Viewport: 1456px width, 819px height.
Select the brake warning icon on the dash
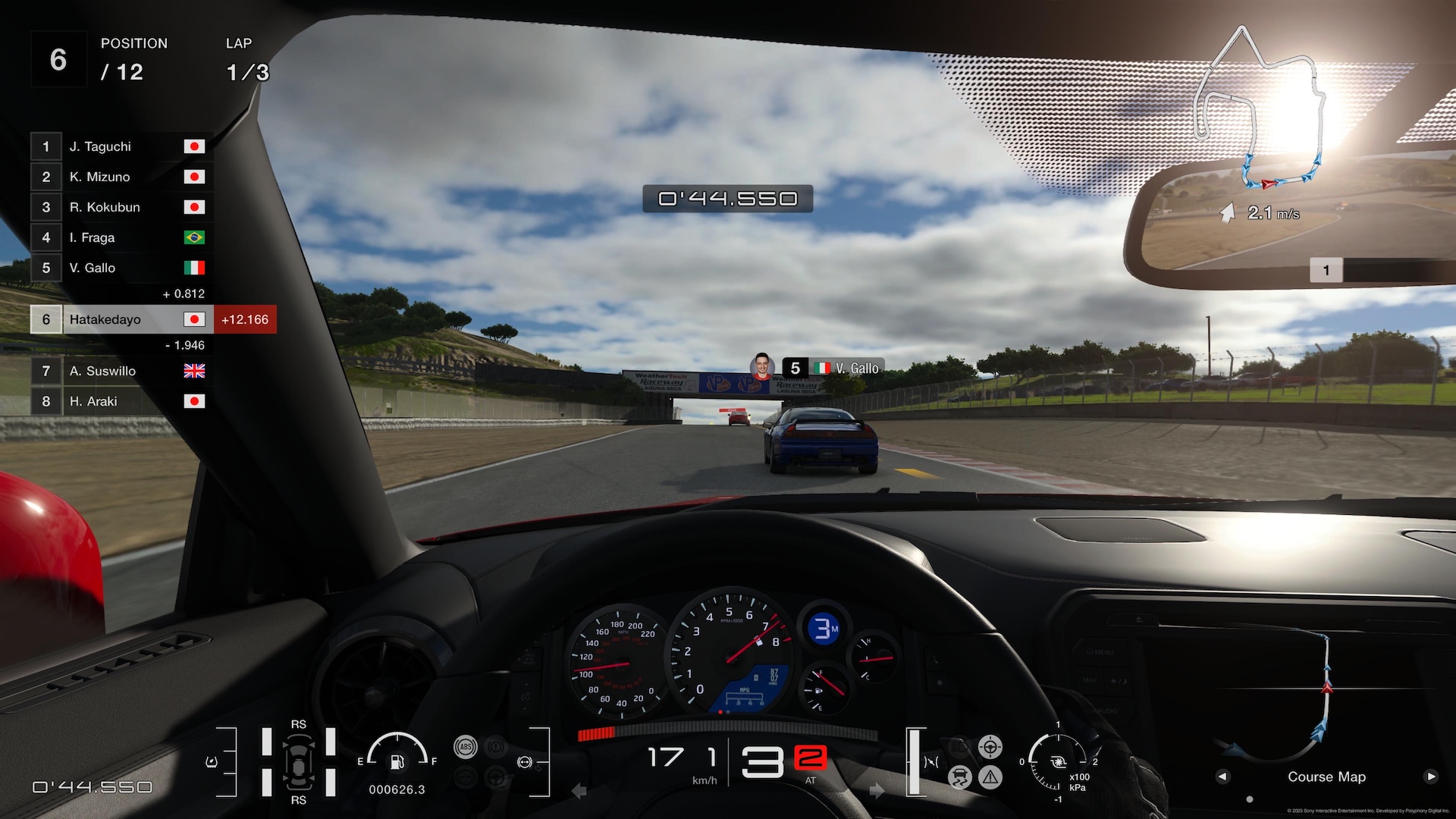click(x=495, y=746)
